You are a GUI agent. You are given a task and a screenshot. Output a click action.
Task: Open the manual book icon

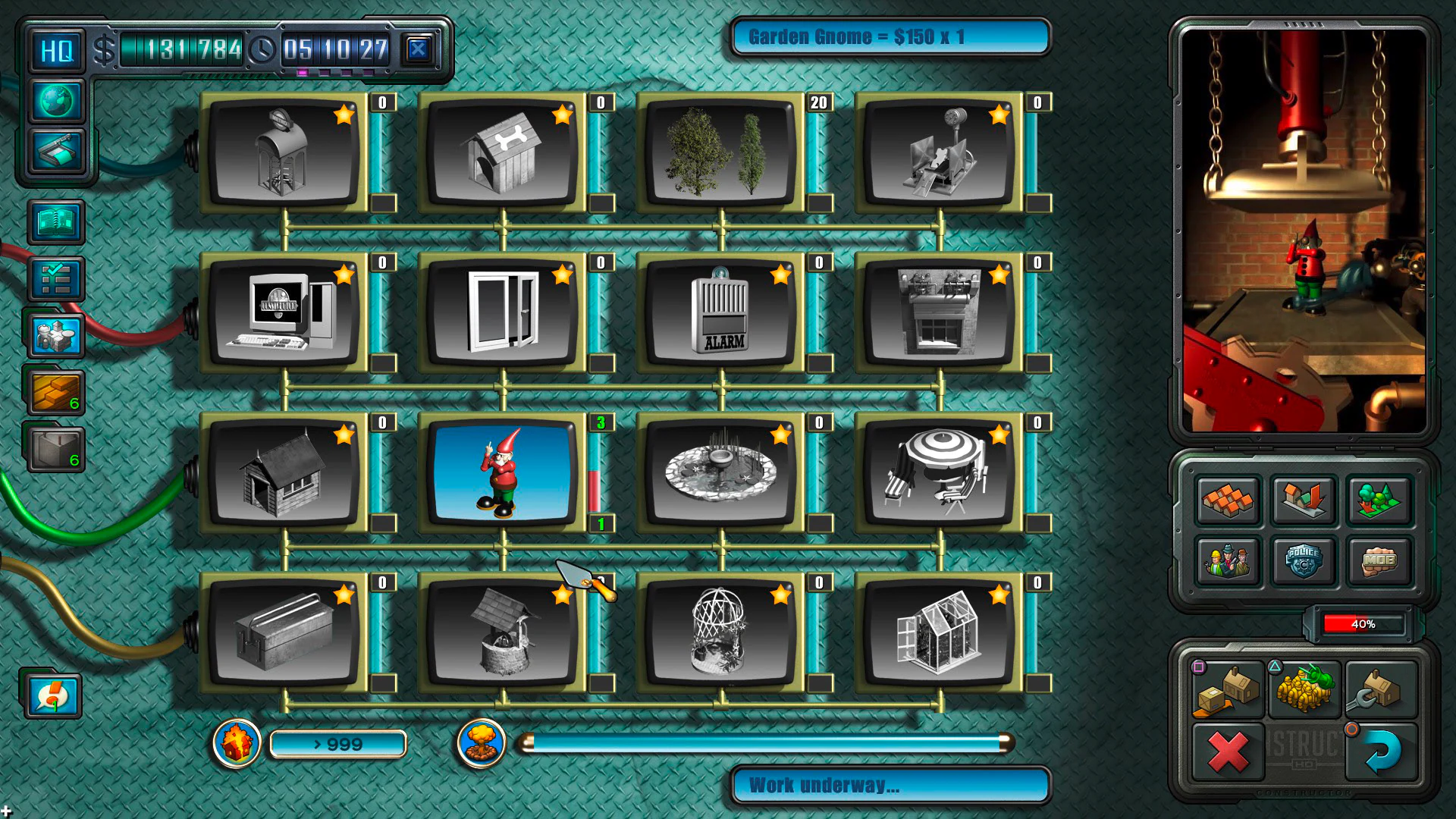pyautogui.click(x=55, y=221)
